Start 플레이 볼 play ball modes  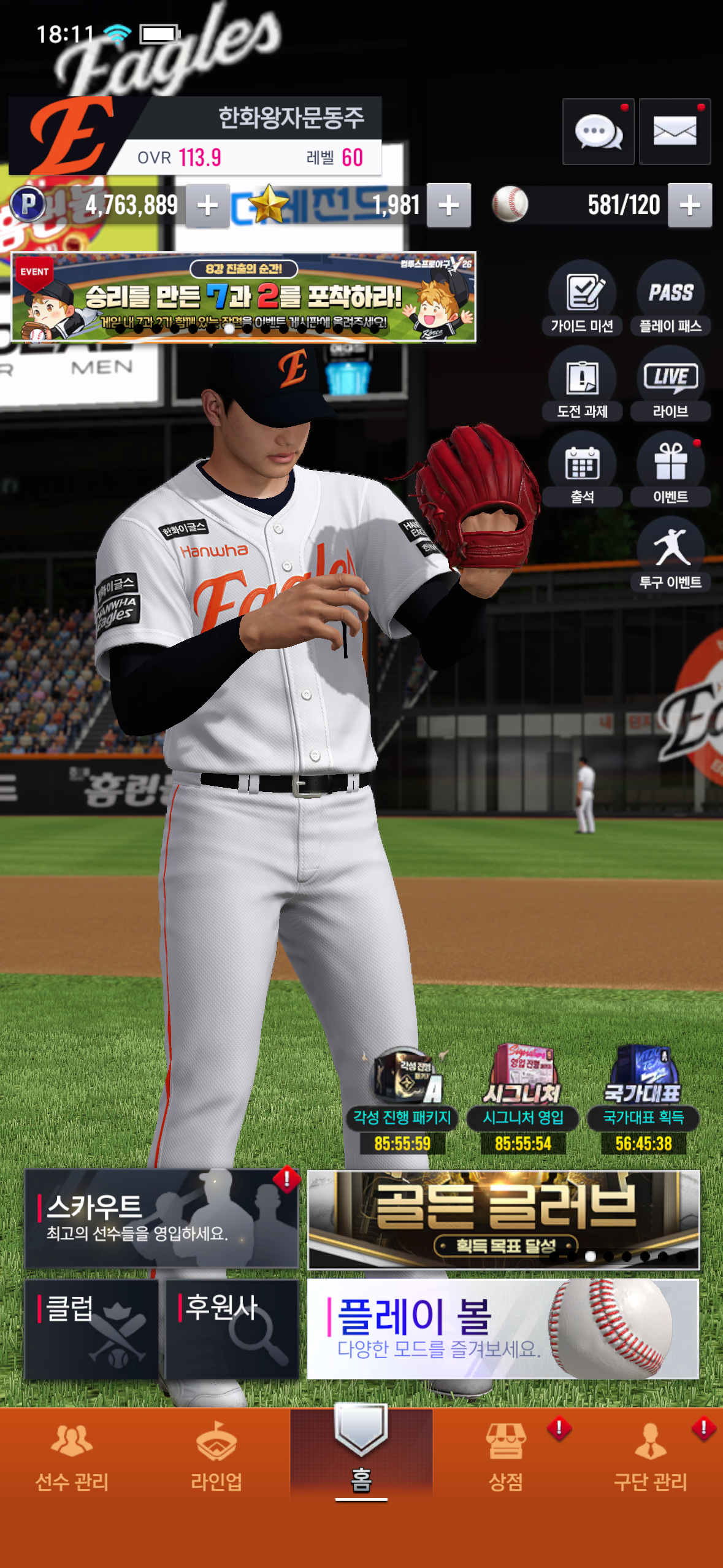pyautogui.click(x=503, y=1329)
